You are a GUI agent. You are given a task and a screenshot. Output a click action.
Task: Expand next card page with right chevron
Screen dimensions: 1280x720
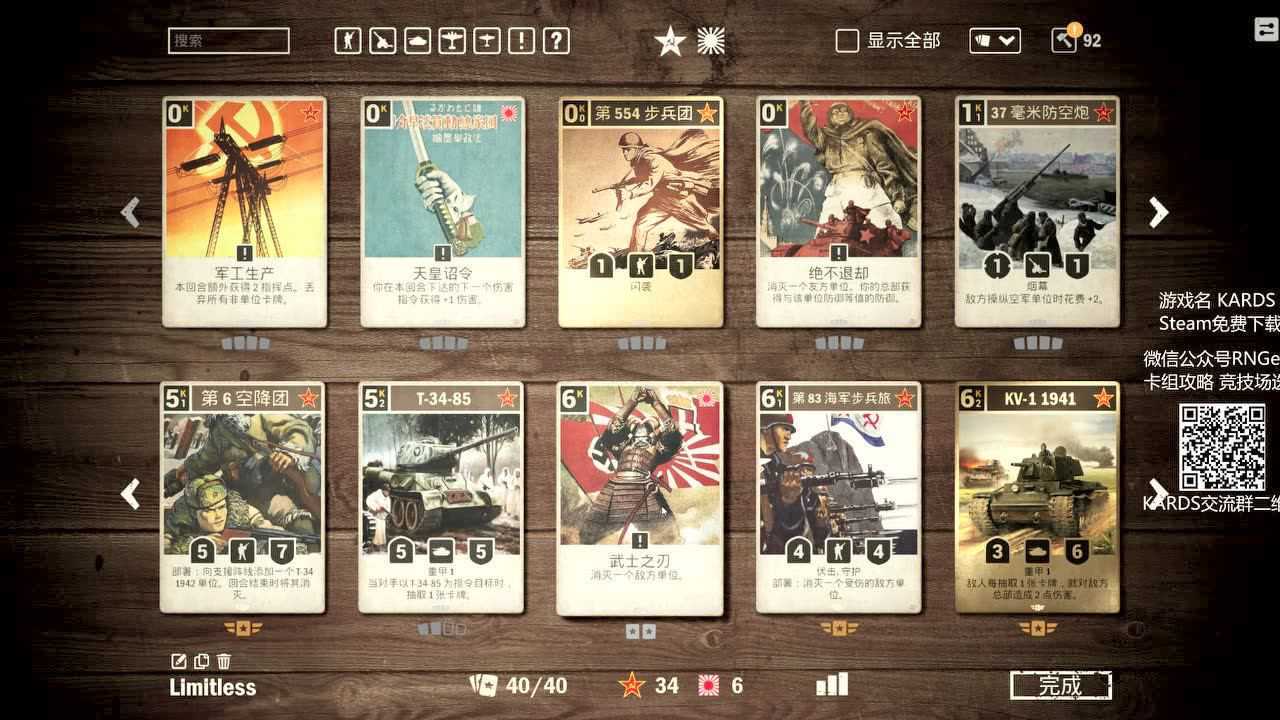[1158, 212]
